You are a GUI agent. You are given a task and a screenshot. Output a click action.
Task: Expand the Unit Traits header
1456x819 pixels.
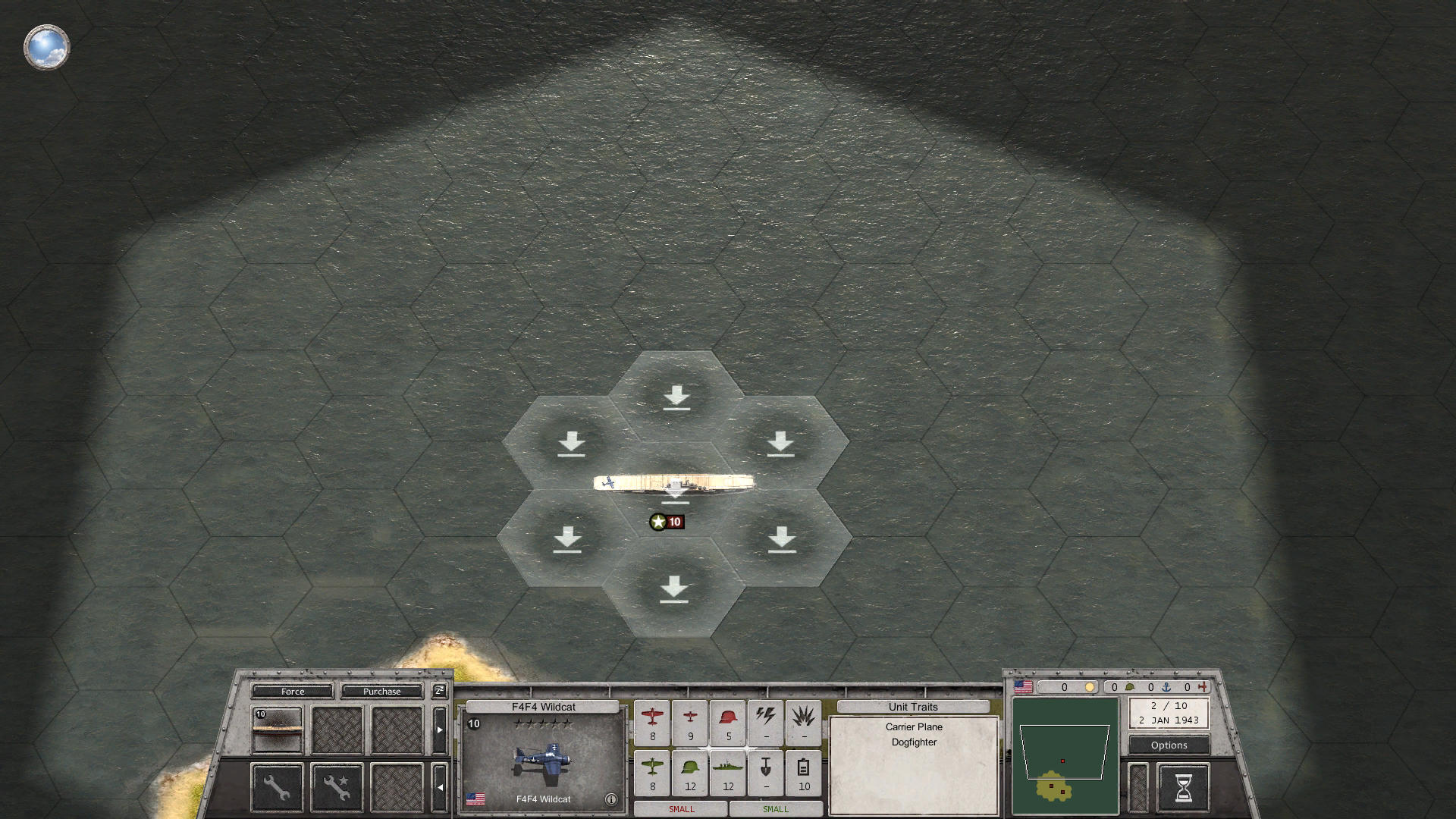pos(912,706)
